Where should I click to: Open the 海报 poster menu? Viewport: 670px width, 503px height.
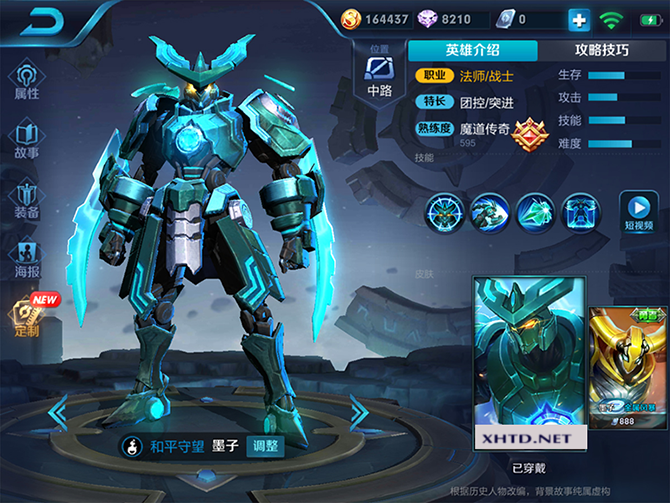(27, 259)
